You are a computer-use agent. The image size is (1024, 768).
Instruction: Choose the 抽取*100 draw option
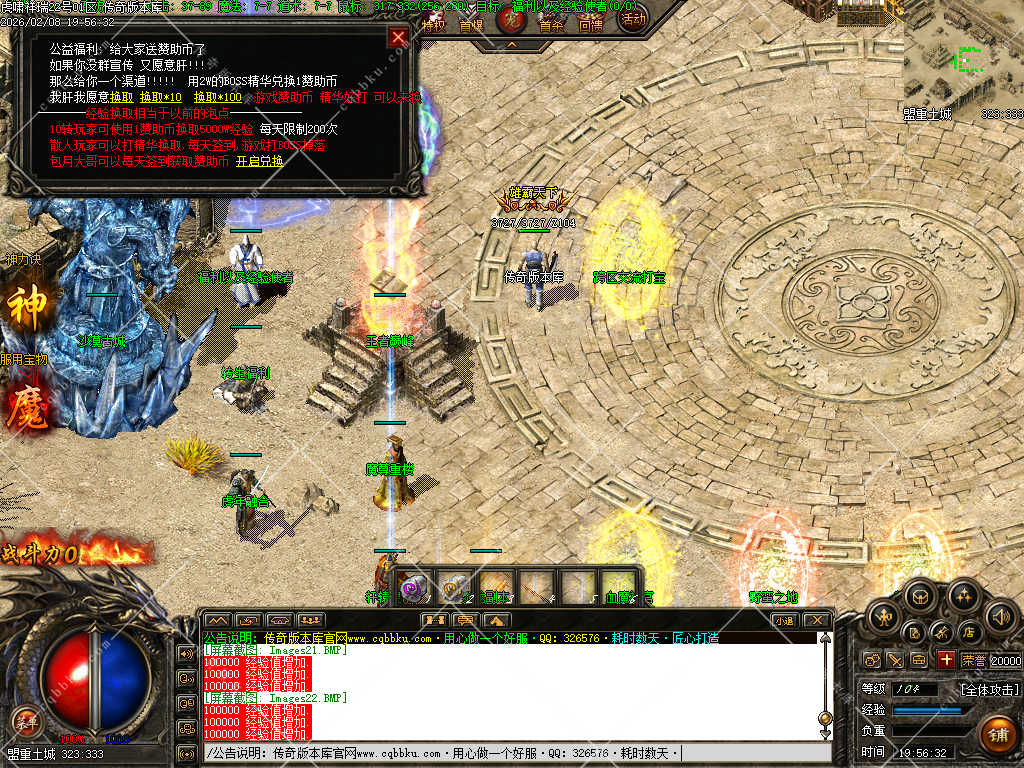coord(217,97)
